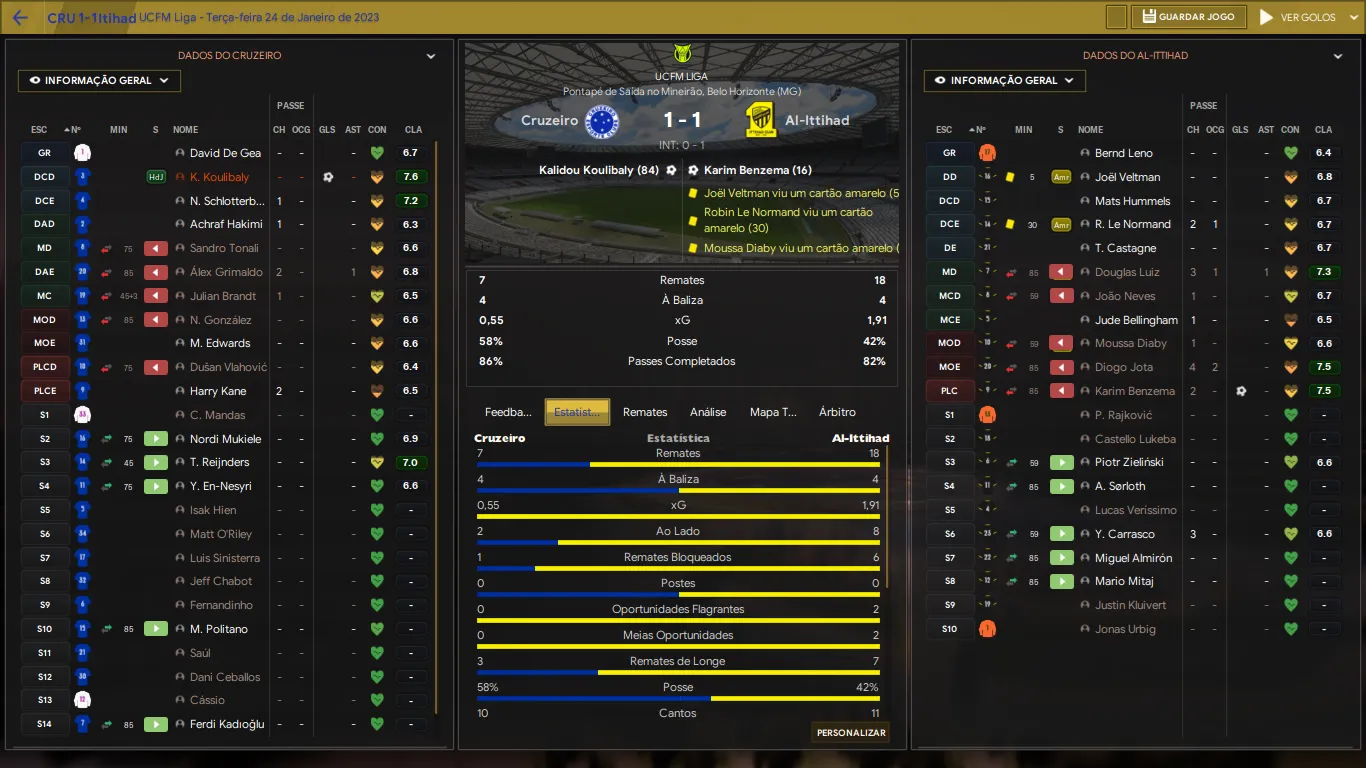
Task: Click the Guardar Jogo button
Action: click(x=1190, y=17)
